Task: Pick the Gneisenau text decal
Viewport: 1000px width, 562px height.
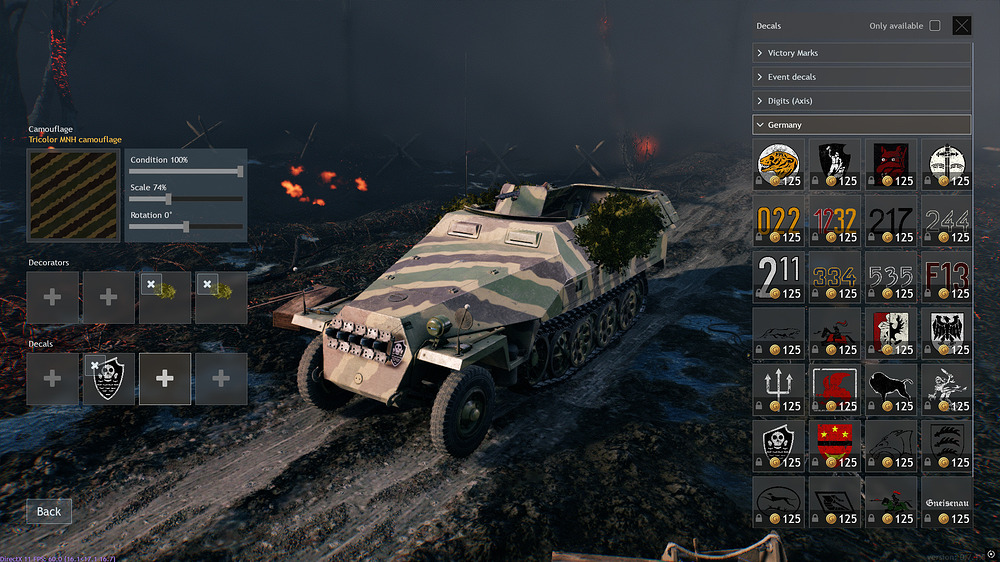Action: tap(945, 500)
